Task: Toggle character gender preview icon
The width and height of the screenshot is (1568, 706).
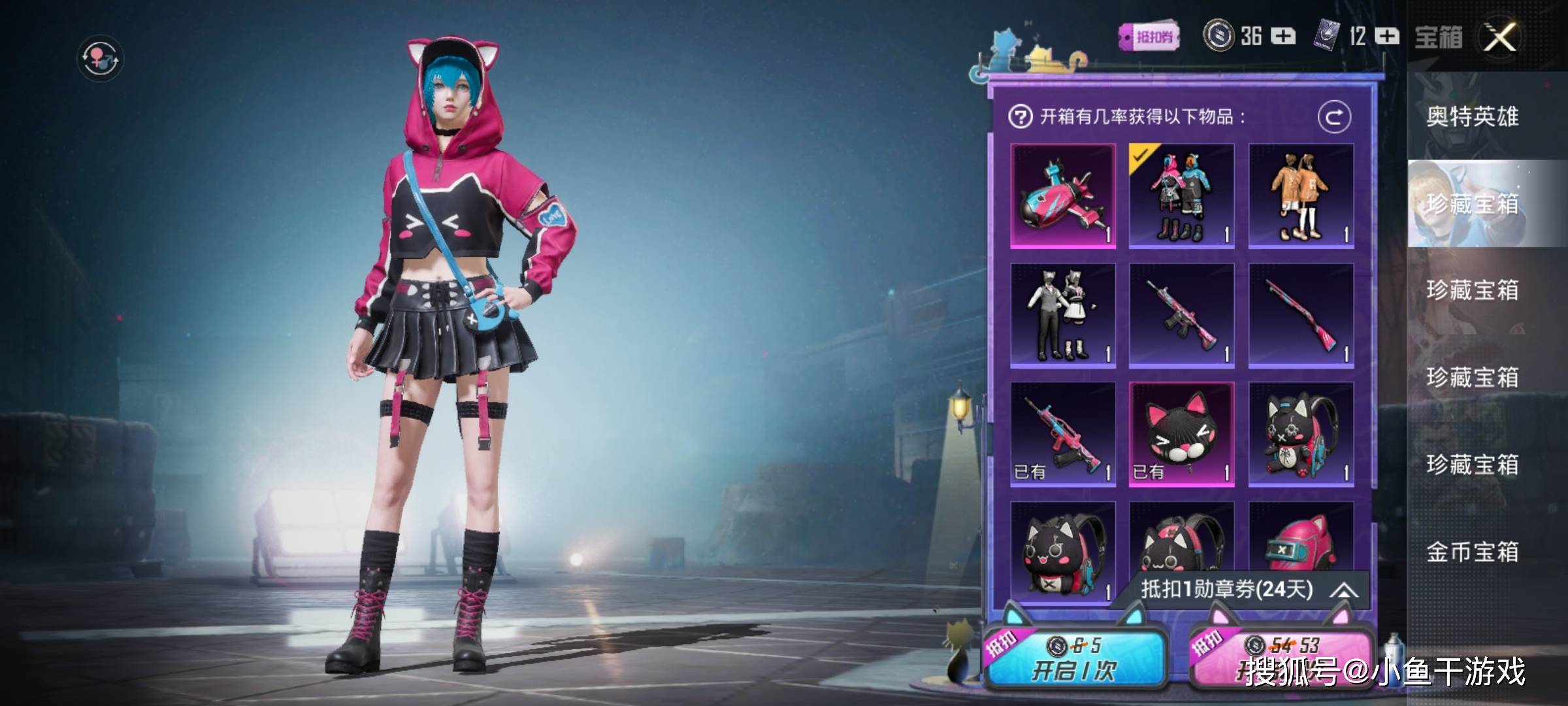Action: 100,58
